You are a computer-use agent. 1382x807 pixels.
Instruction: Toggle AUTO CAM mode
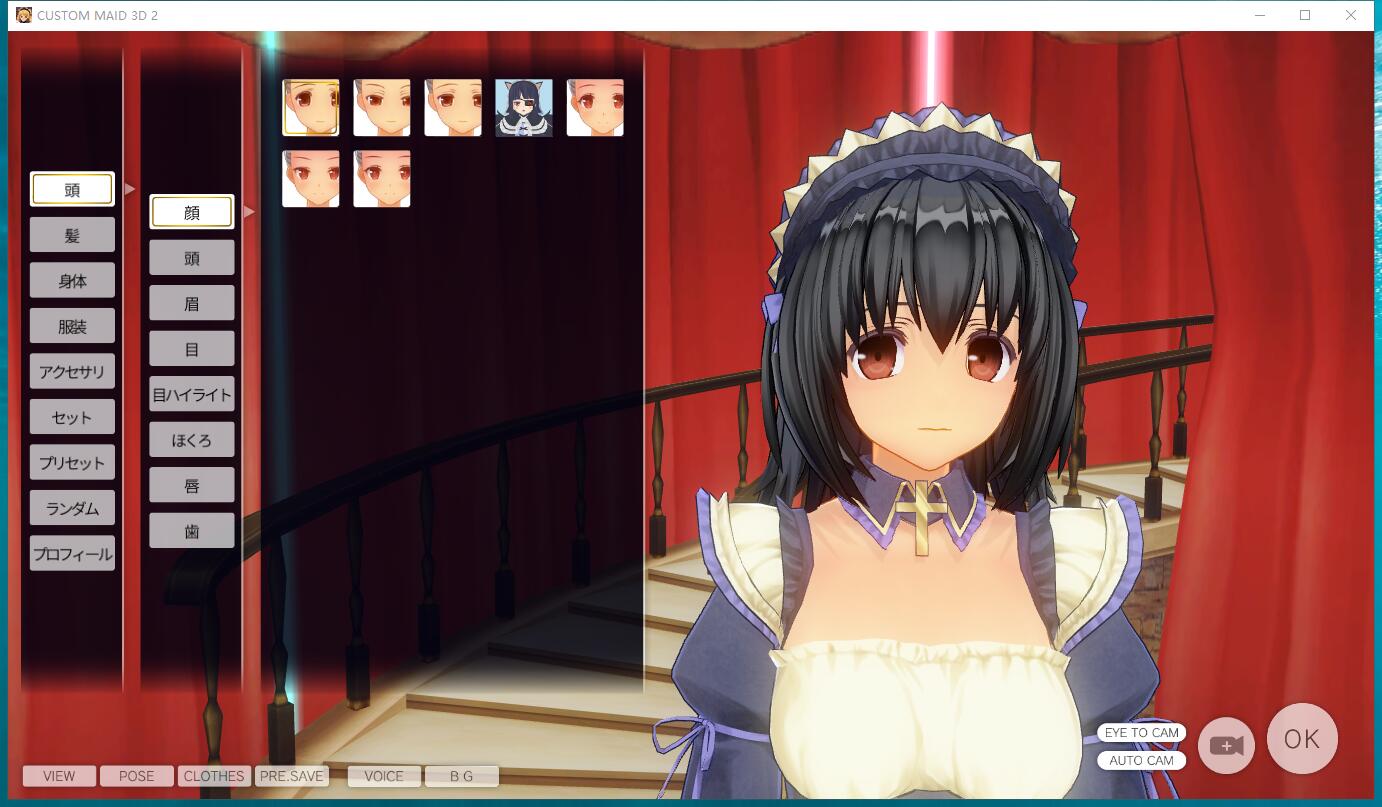(1141, 760)
